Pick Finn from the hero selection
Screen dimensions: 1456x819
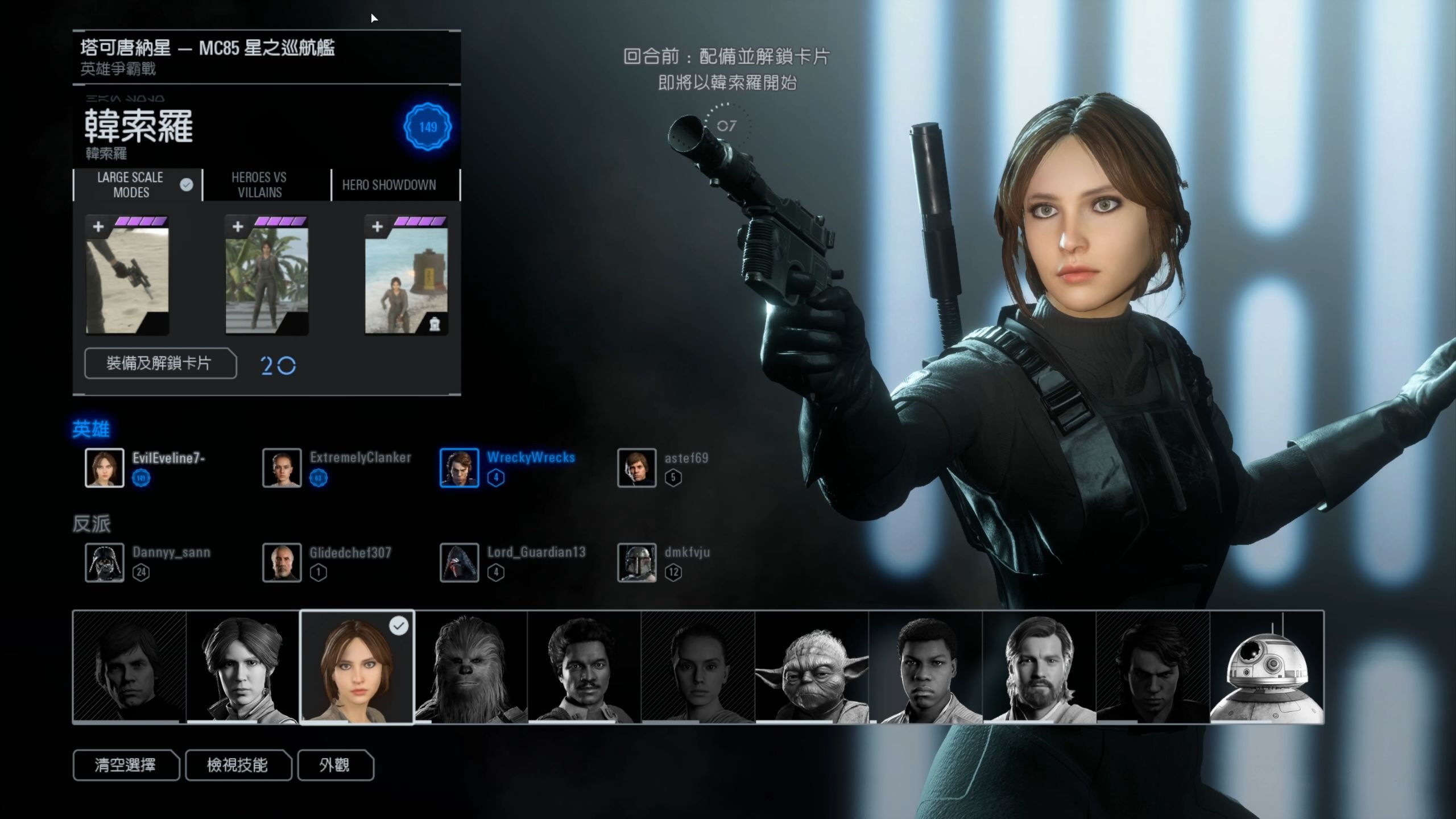point(925,667)
